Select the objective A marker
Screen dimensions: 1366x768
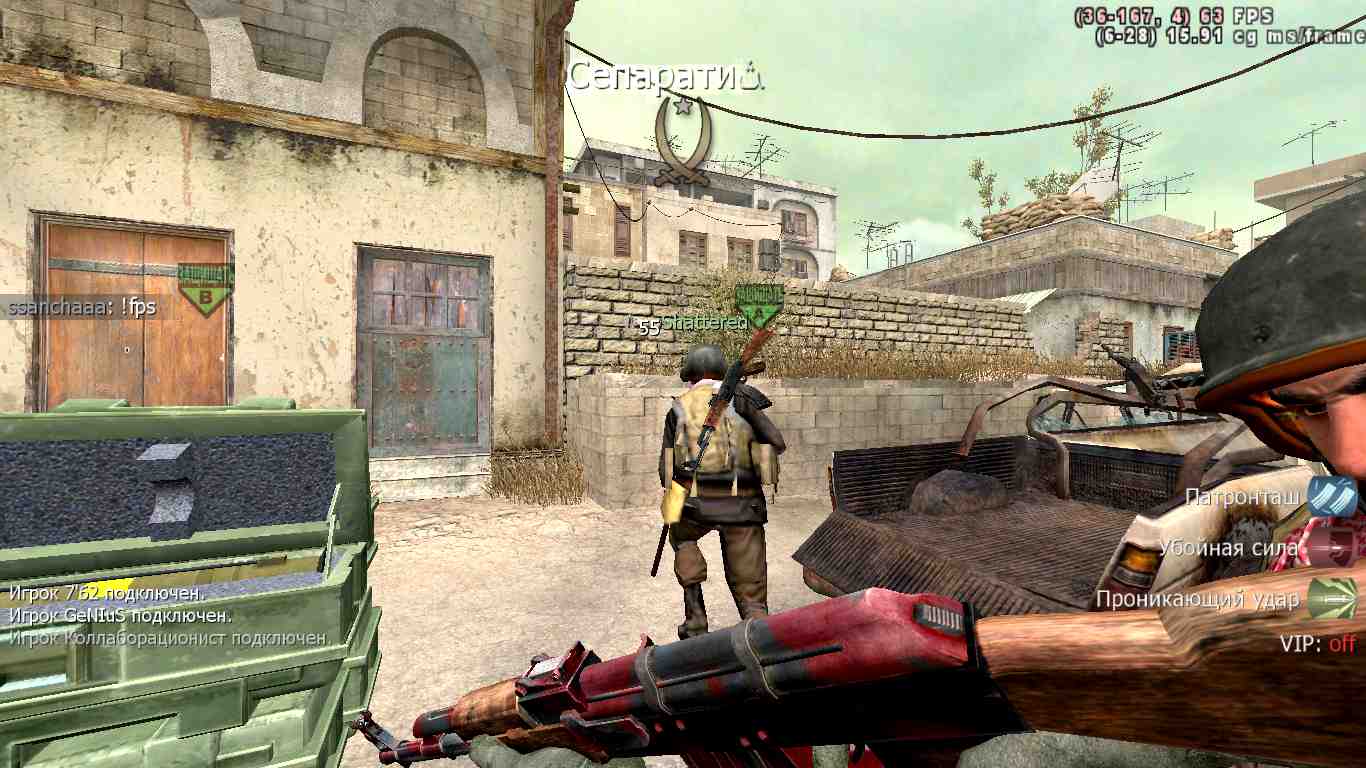pos(759,305)
